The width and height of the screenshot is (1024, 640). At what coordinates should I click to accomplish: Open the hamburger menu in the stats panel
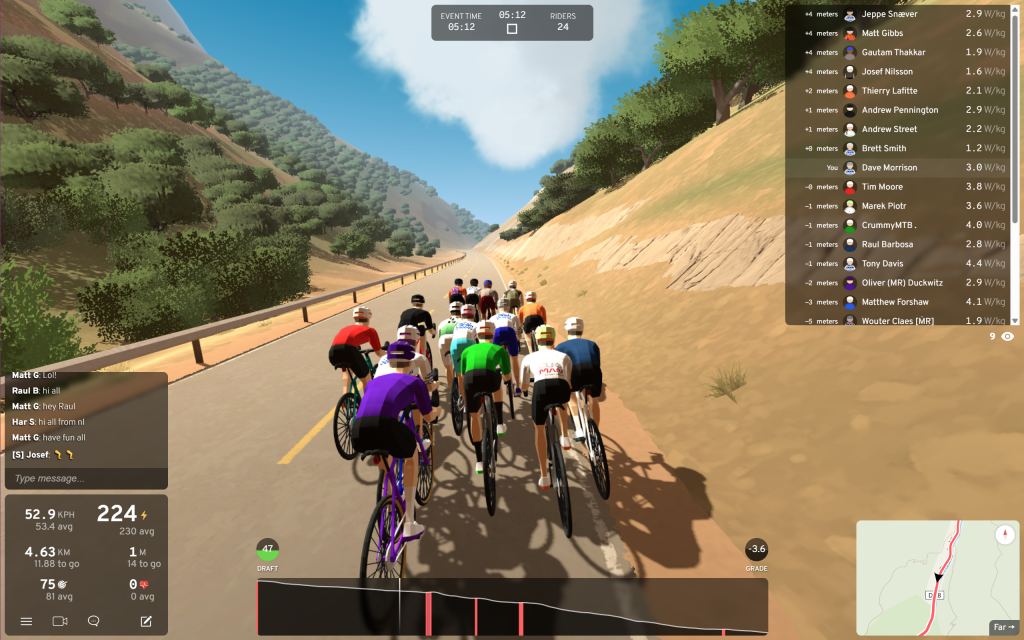click(x=27, y=621)
